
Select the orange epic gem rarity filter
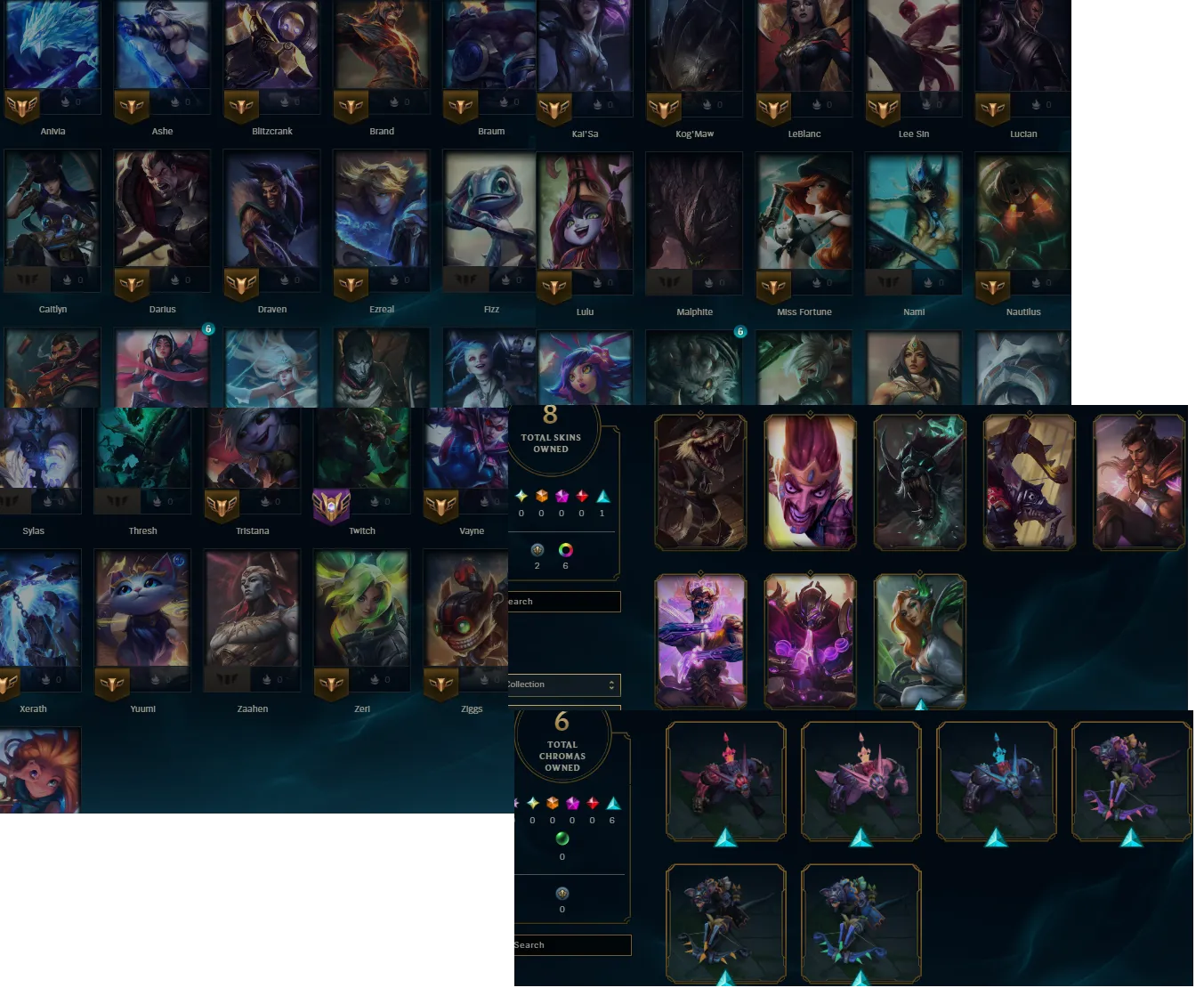coord(540,496)
